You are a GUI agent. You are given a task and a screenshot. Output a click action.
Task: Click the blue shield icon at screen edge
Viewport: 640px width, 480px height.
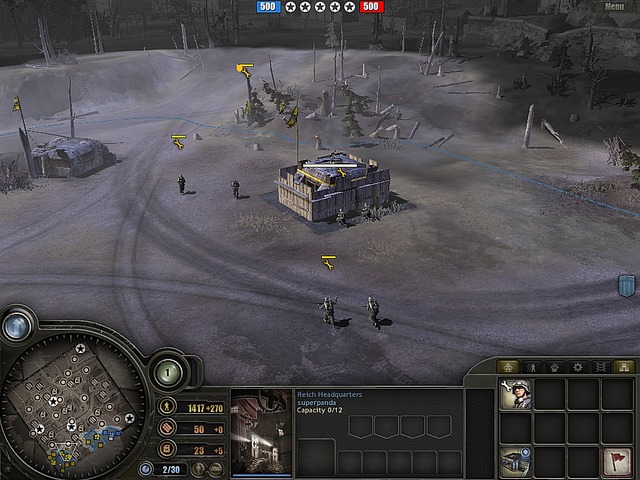pyautogui.click(x=627, y=286)
